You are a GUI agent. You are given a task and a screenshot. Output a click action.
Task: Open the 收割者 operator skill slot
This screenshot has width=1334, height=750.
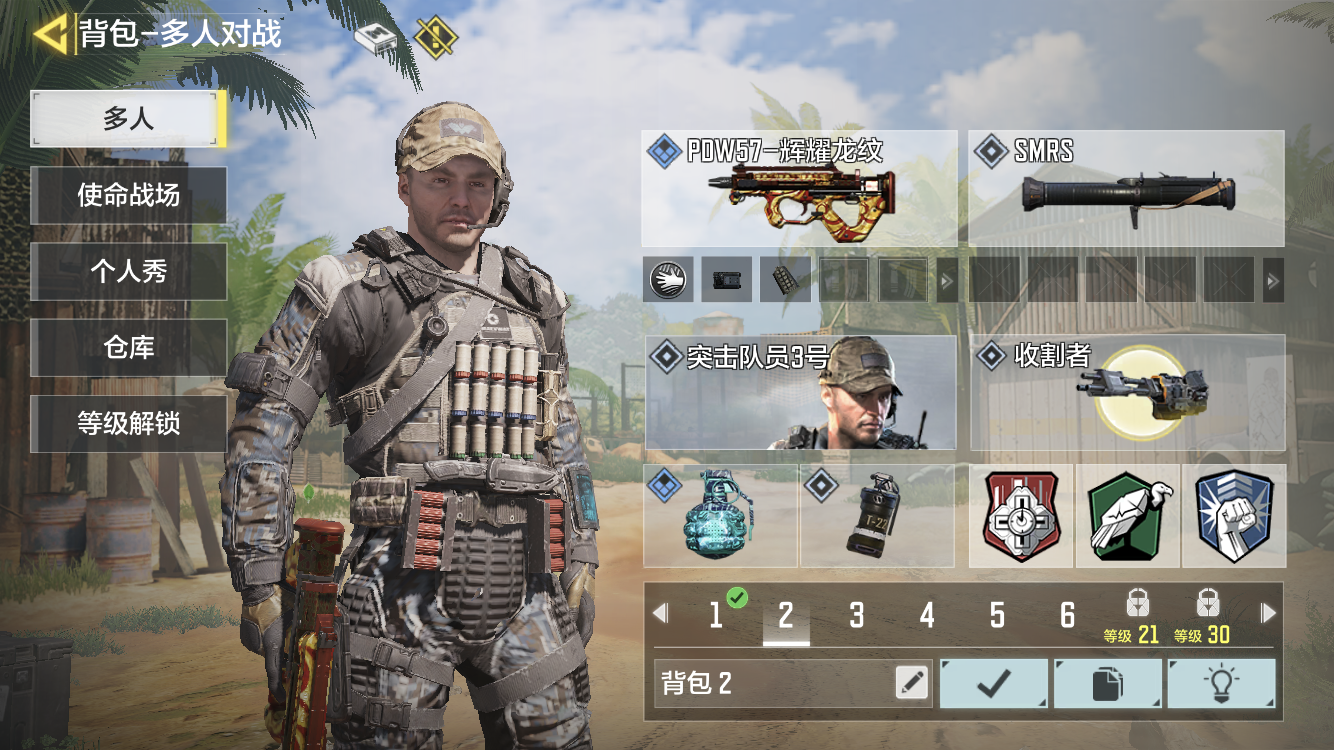1127,393
